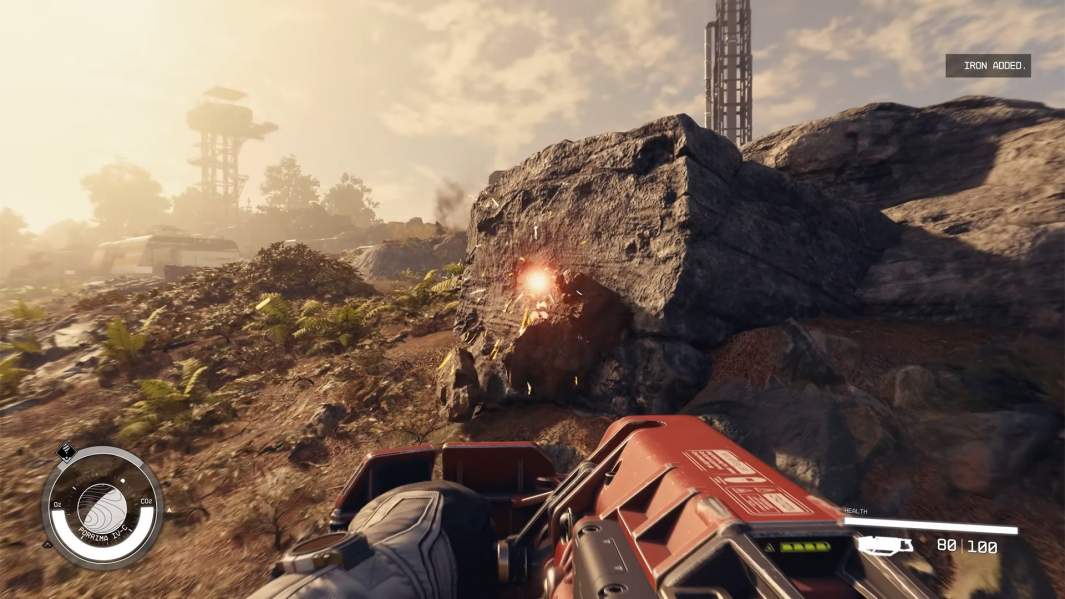Click the Iron Added notification

[988, 66]
